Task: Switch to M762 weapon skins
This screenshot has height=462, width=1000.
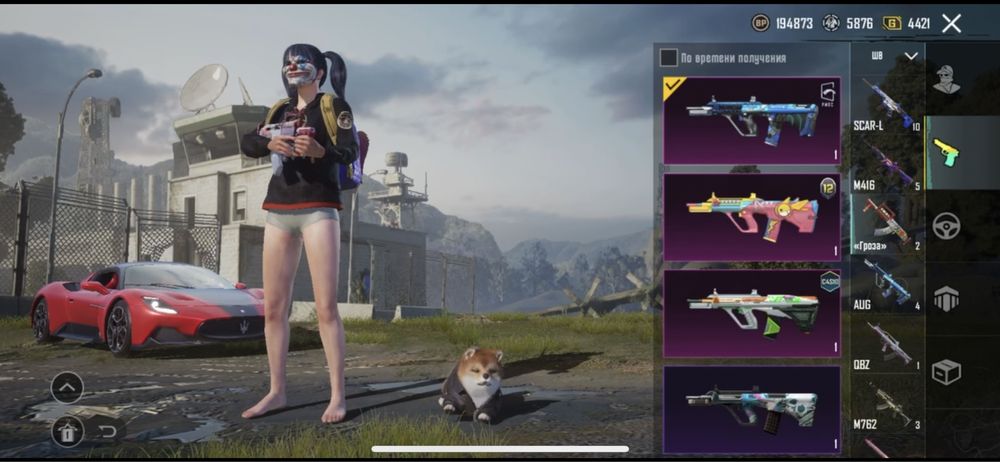Action: click(x=886, y=406)
